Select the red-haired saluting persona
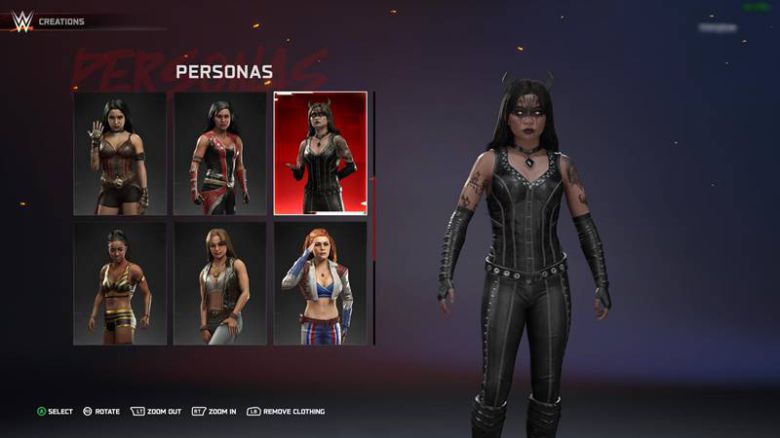The image size is (780, 438). coord(320,284)
